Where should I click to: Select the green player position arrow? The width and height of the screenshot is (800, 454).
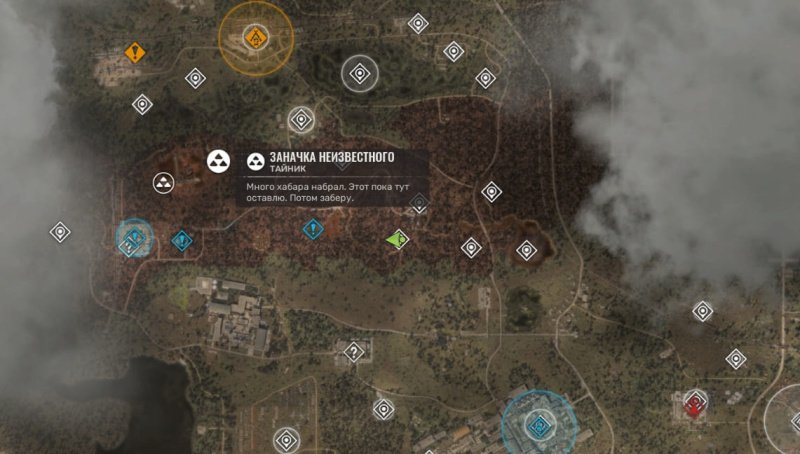(398, 239)
